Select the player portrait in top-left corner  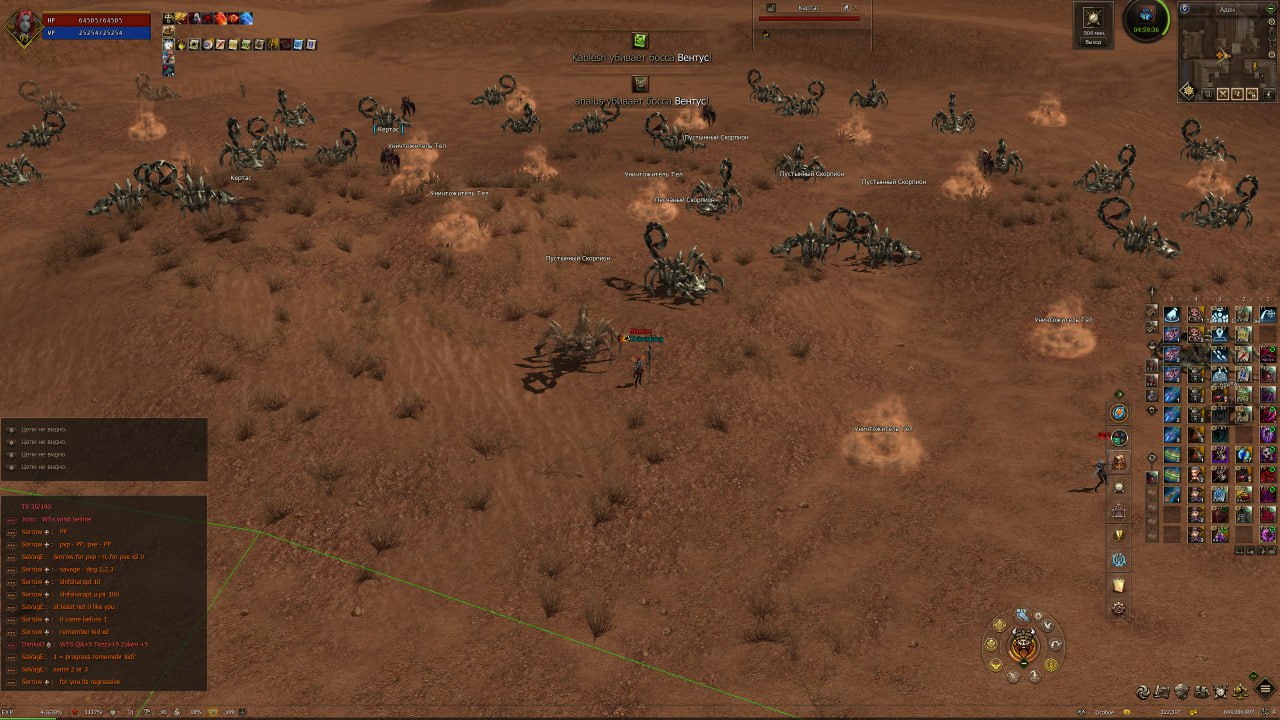tap(24, 26)
